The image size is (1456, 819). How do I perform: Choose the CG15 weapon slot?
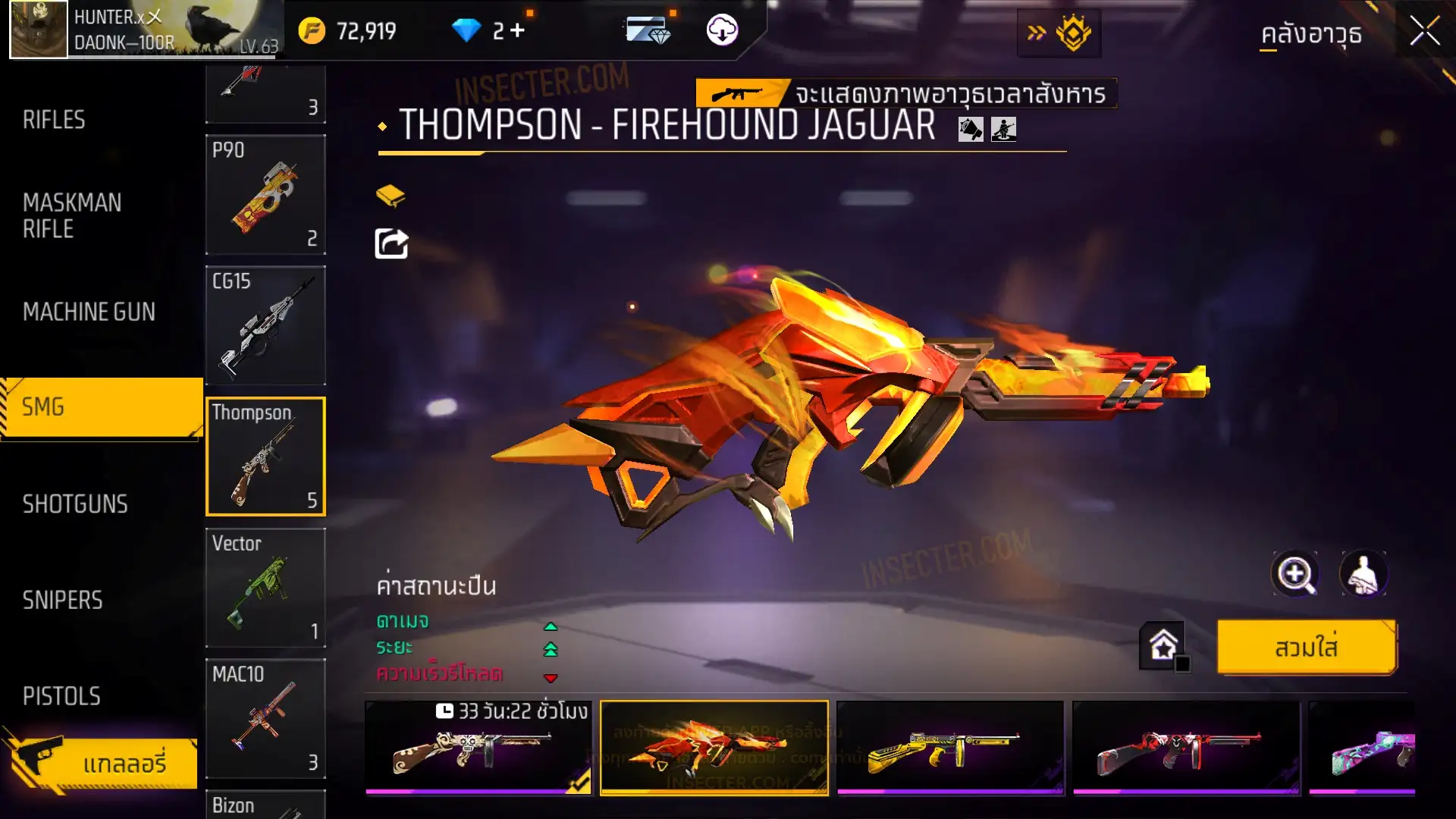tap(265, 325)
